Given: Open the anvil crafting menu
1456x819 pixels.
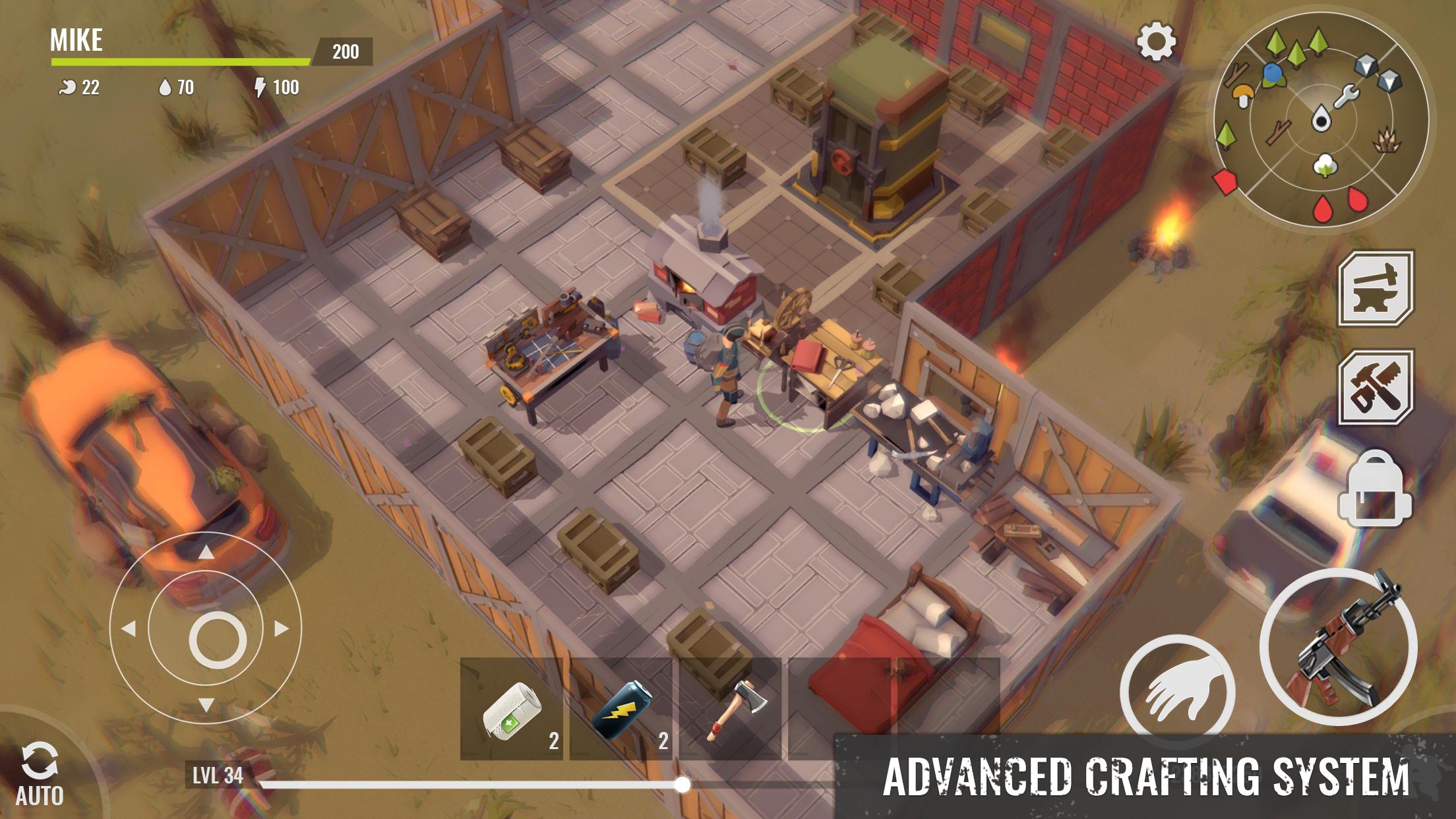Looking at the screenshot, I should pyautogui.click(x=1376, y=288).
